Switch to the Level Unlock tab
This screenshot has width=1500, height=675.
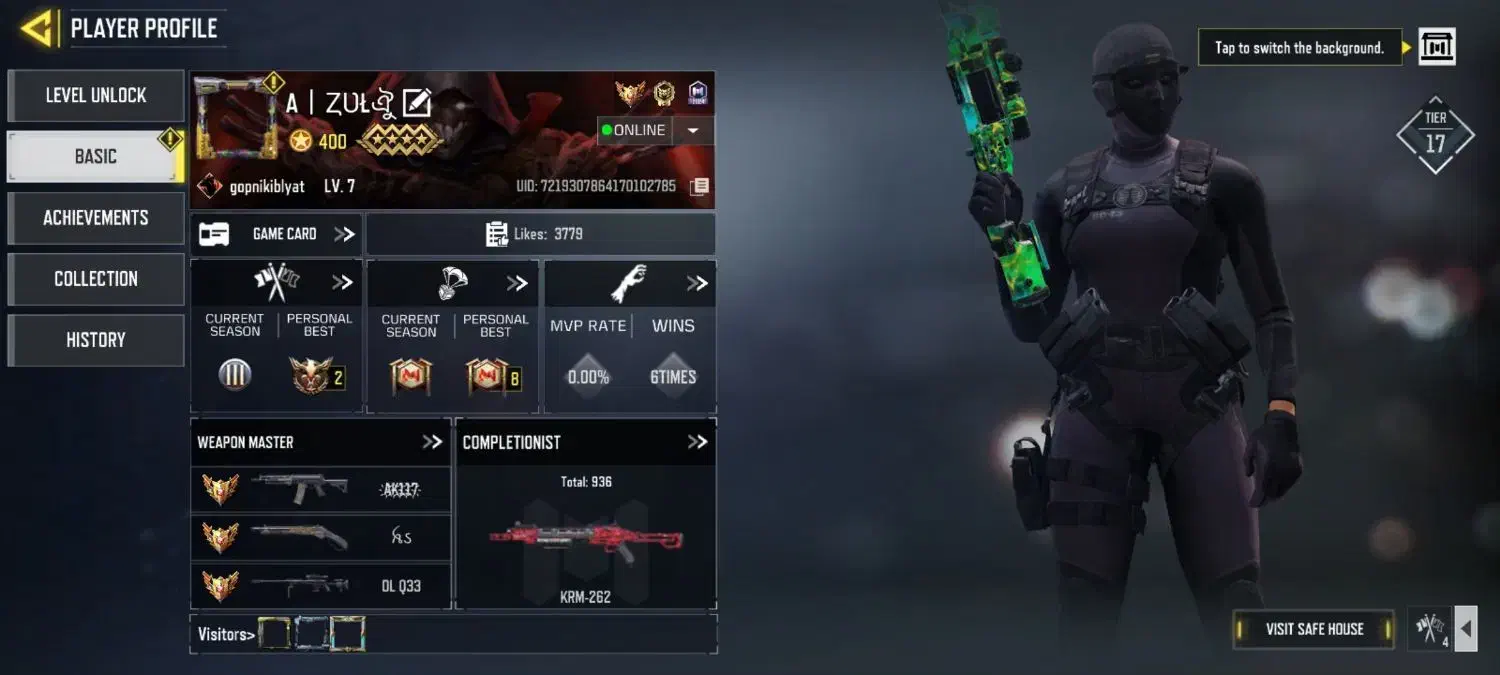click(96, 96)
